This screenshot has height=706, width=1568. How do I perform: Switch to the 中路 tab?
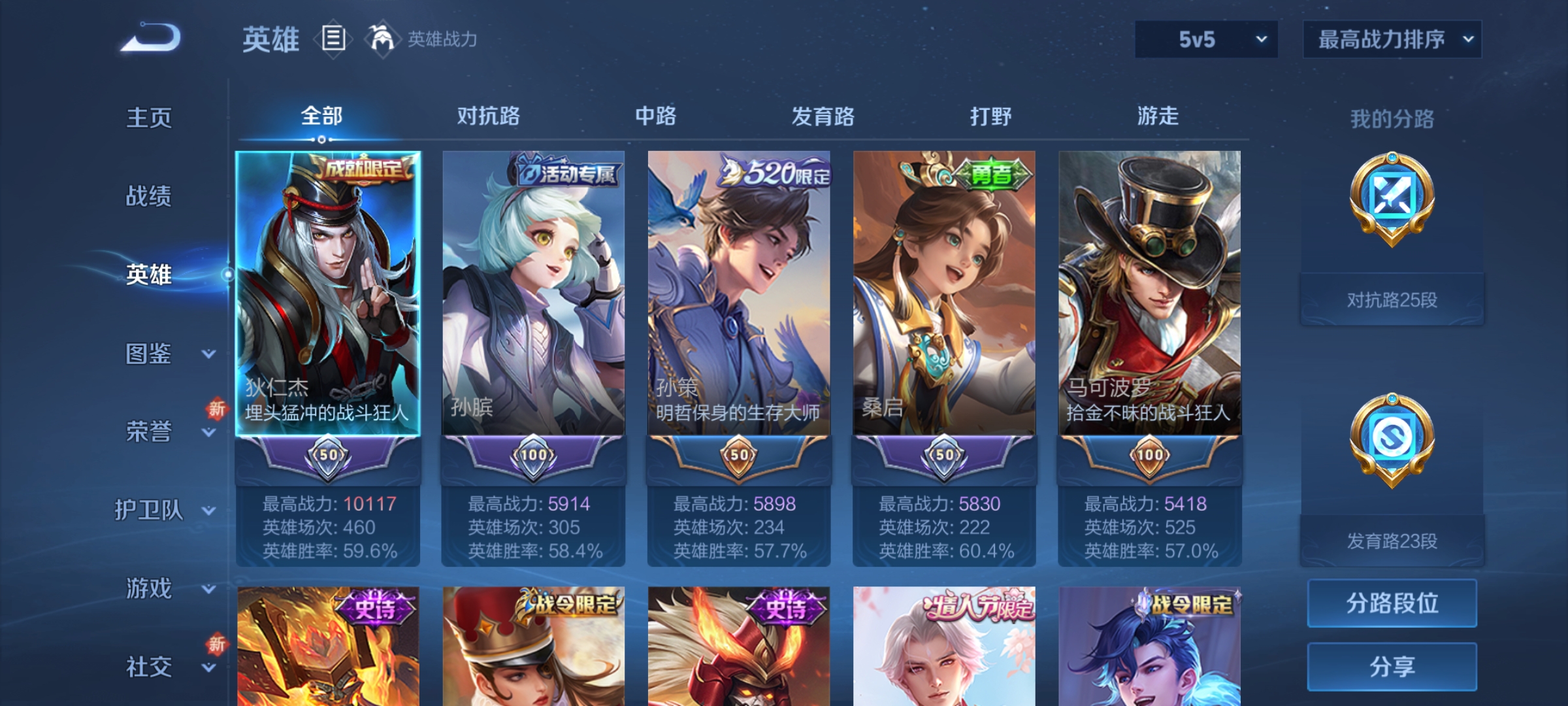pos(656,116)
